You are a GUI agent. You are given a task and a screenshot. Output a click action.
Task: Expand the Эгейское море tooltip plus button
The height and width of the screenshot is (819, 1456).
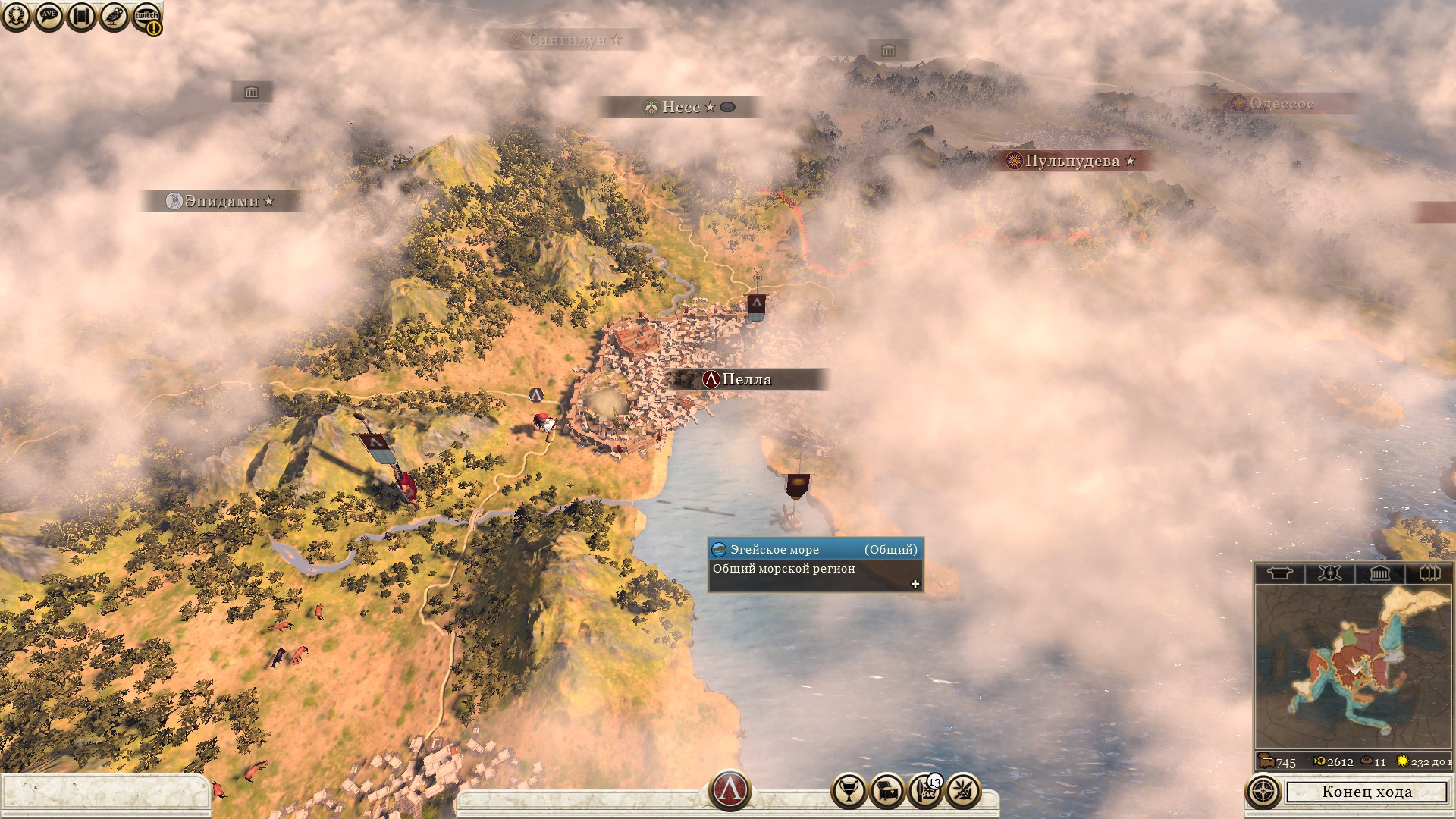click(915, 584)
